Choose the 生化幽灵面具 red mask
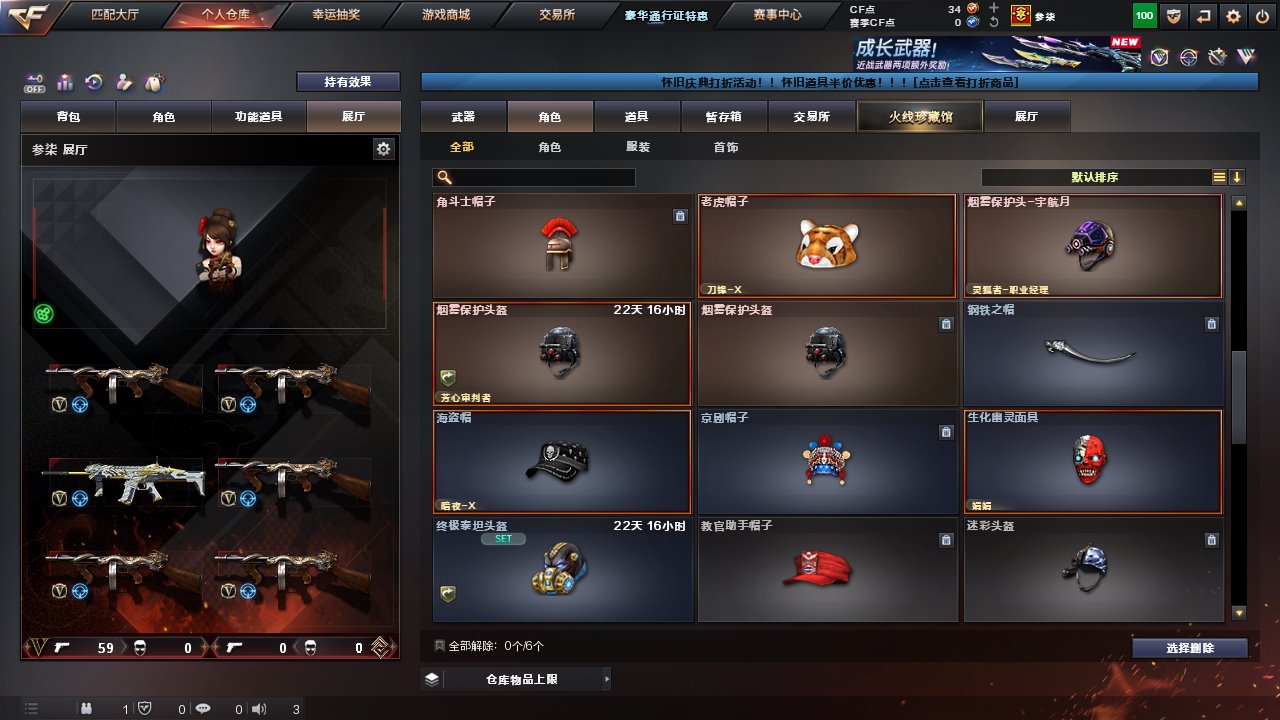 pyautogui.click(x=1092, y=462)
